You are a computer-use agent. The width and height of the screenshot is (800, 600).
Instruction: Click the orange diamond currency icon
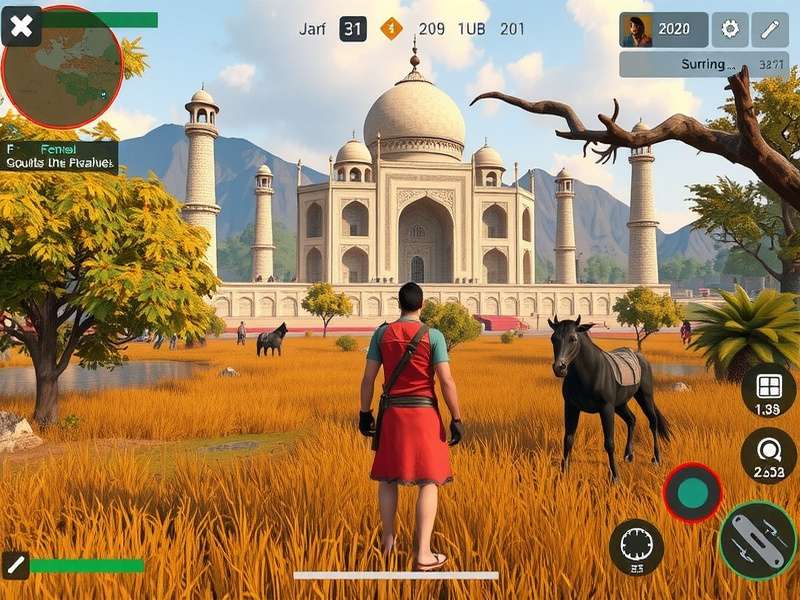(x=391, y=29)
